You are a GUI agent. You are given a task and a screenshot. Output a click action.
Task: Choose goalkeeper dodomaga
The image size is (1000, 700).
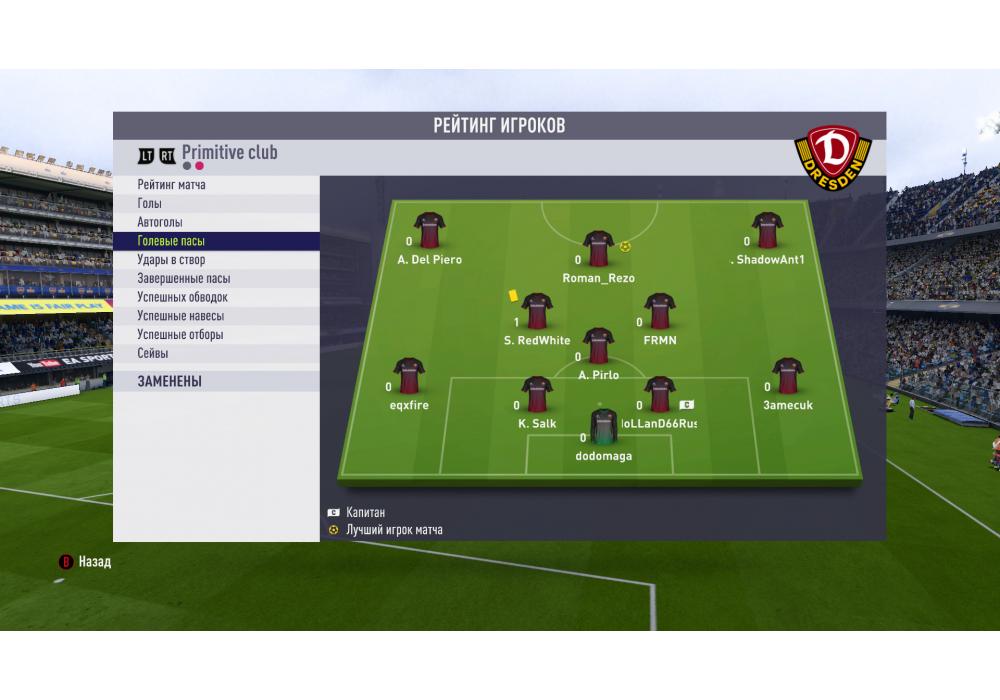coord(603,427)
